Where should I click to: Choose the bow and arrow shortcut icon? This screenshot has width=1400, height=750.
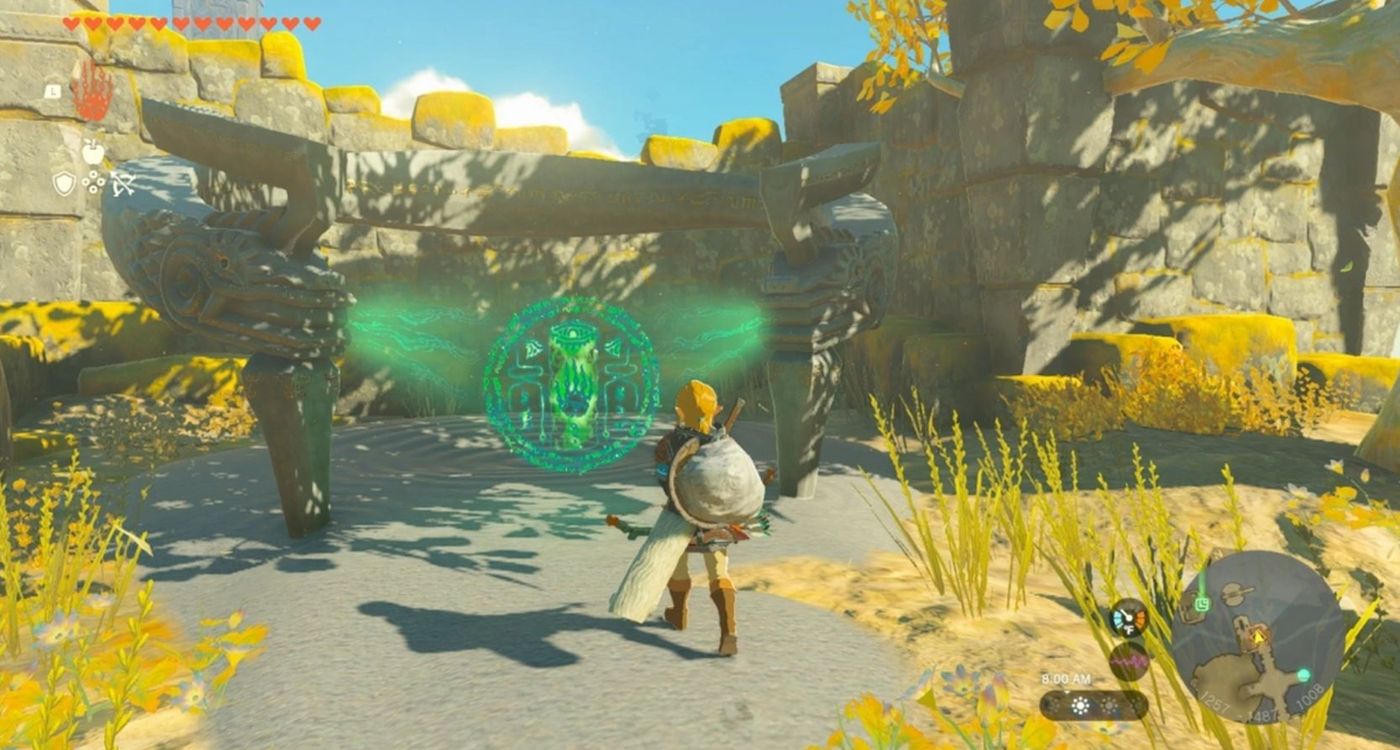[123, 183]
